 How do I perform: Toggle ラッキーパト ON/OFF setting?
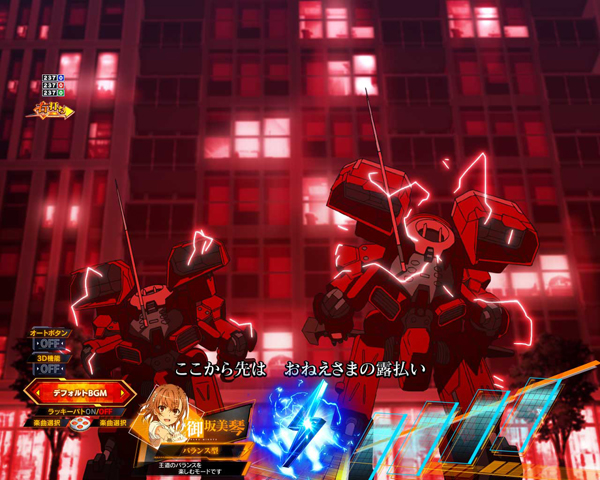76,410
